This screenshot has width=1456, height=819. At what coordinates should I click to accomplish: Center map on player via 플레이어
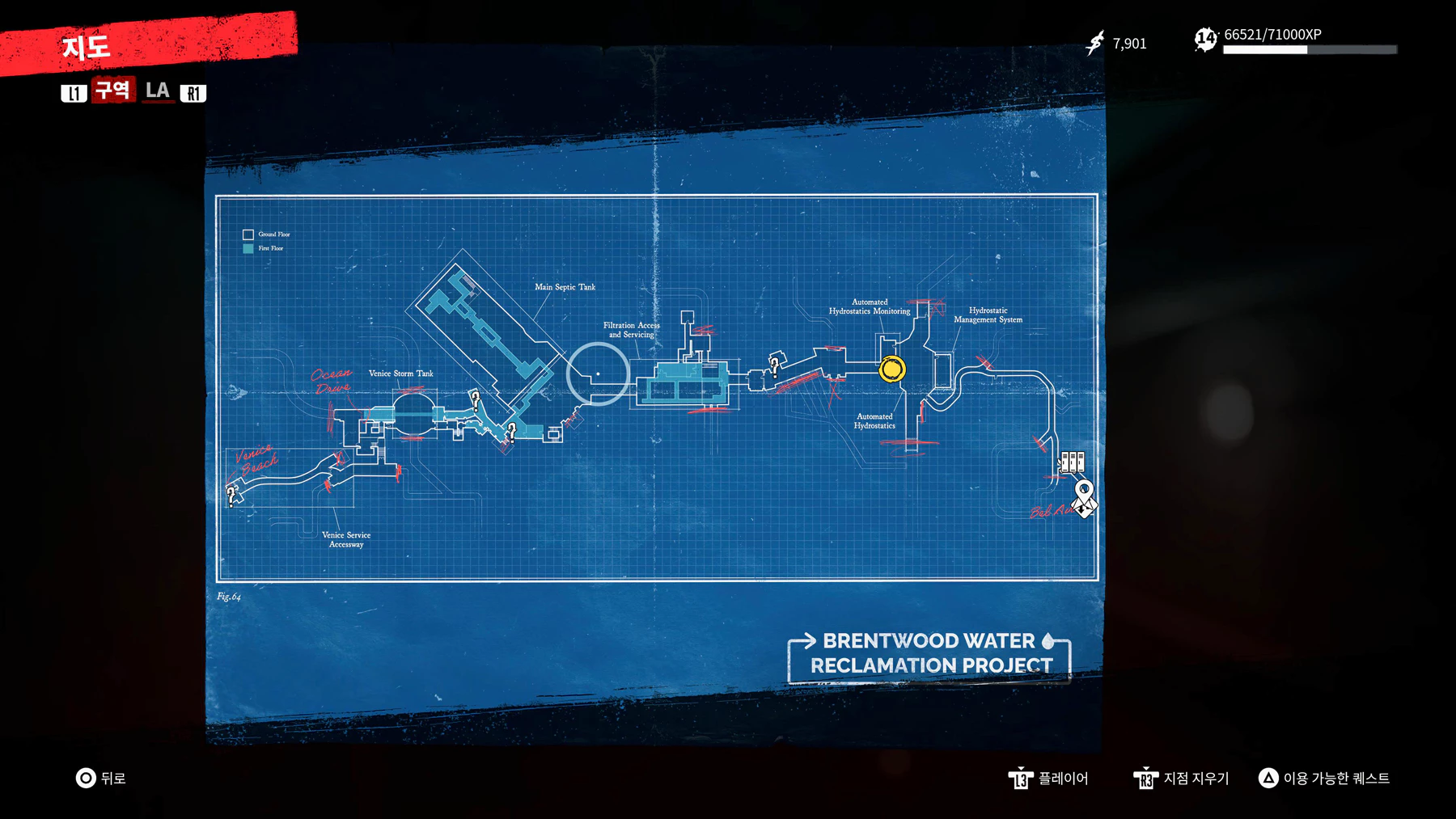point(1048,778)
